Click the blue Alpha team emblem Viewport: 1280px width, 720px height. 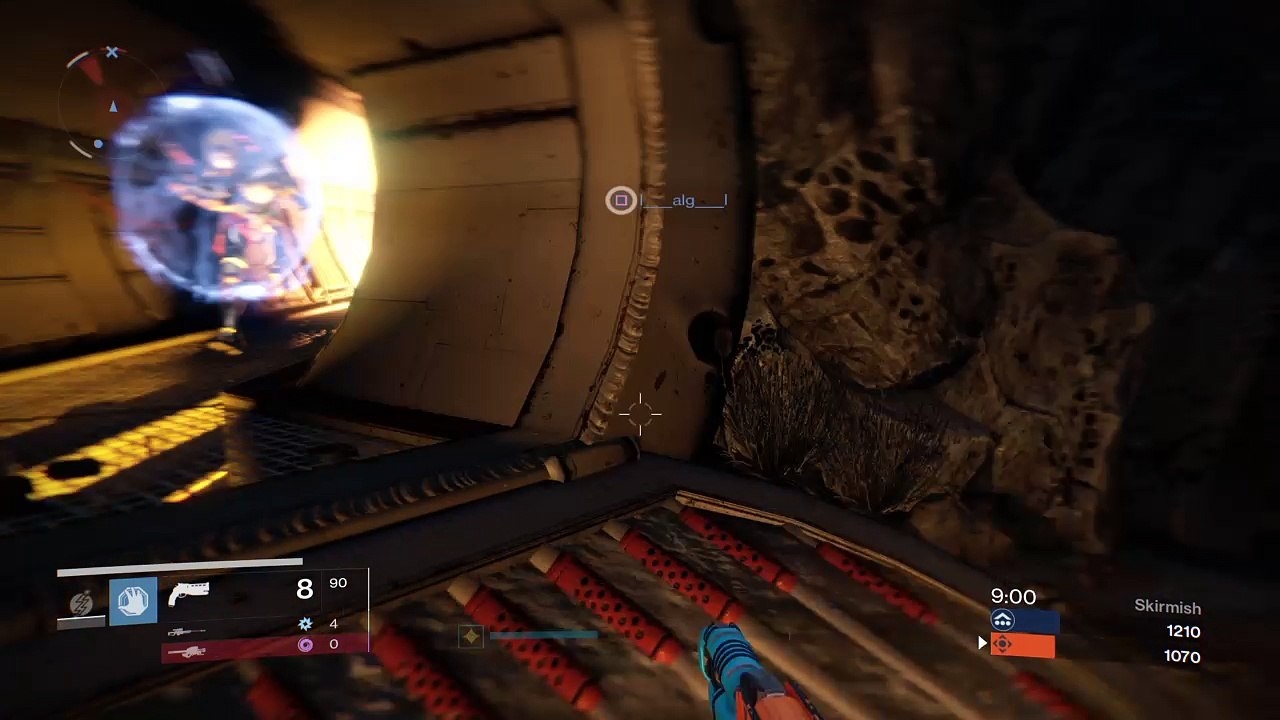coord(1003,621)
